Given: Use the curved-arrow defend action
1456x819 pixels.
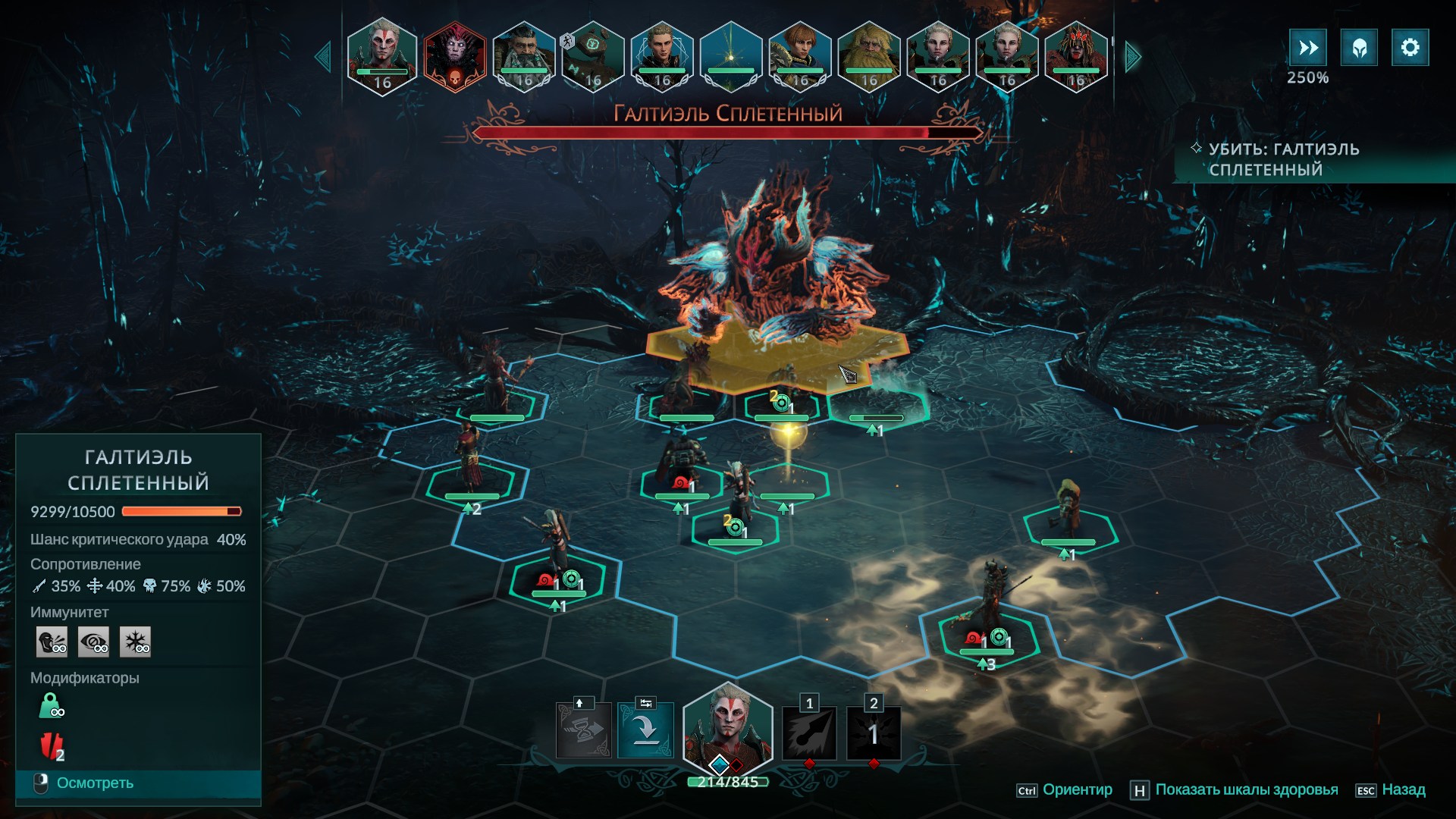Looking at the screenshot, I should [645, 730].
